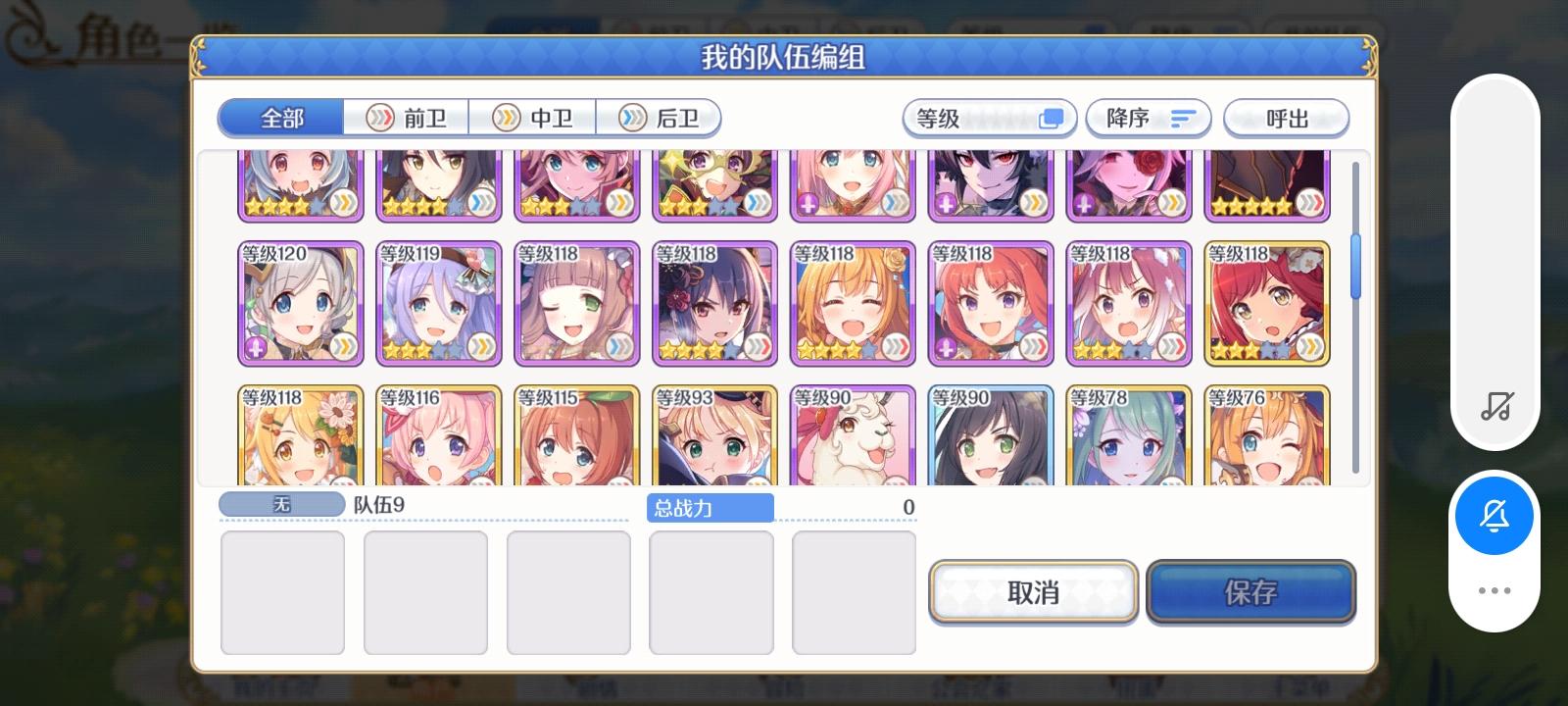Click the blue swap icon inside the 等级 filter
This screenshot has height=706, width=1568.
[x=1050, y=118]
